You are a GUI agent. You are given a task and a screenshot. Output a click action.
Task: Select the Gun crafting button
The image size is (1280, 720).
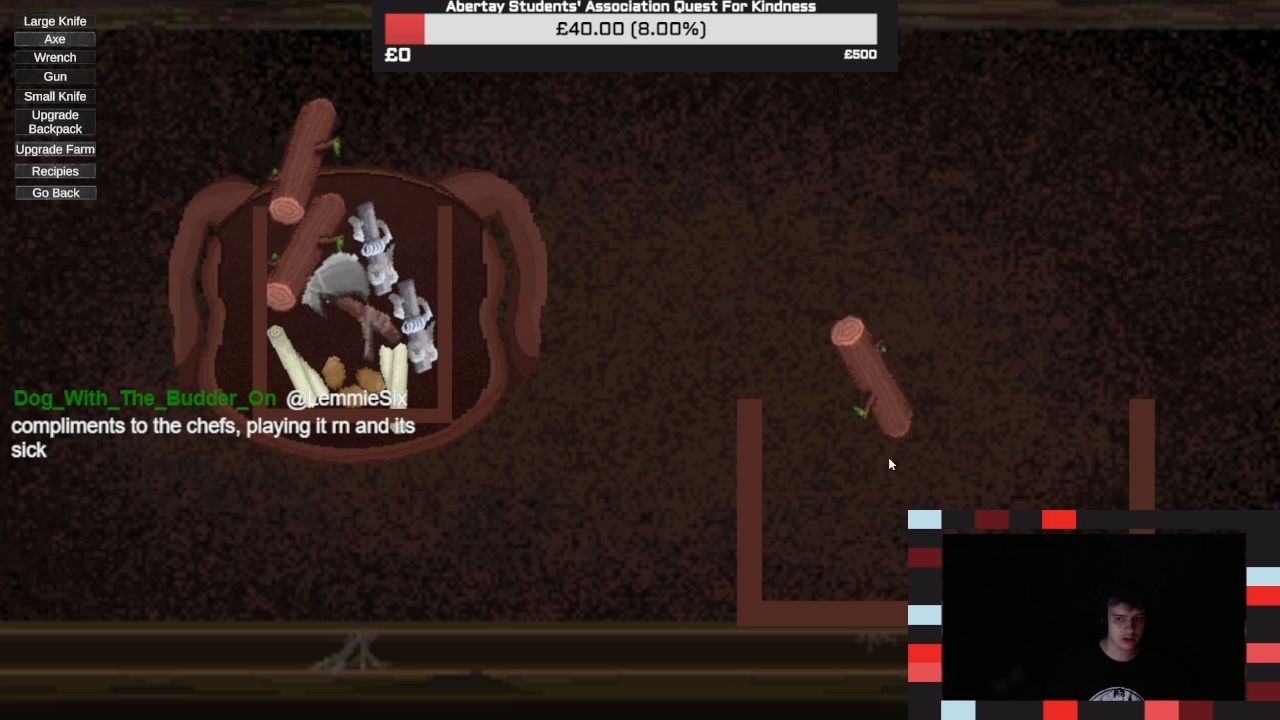[x=55, y=77]
